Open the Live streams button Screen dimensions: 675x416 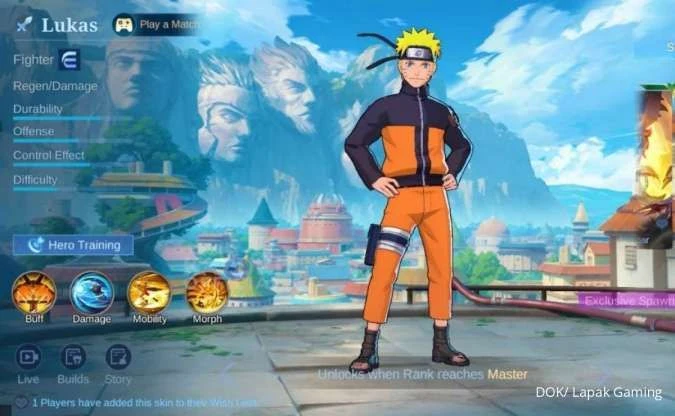click(28, 358)
